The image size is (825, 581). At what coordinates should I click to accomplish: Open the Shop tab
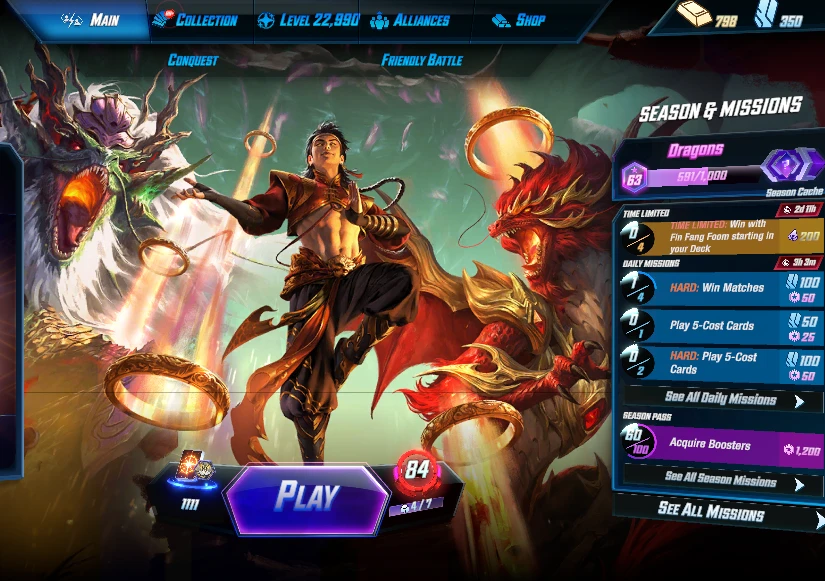click(520, 20)
